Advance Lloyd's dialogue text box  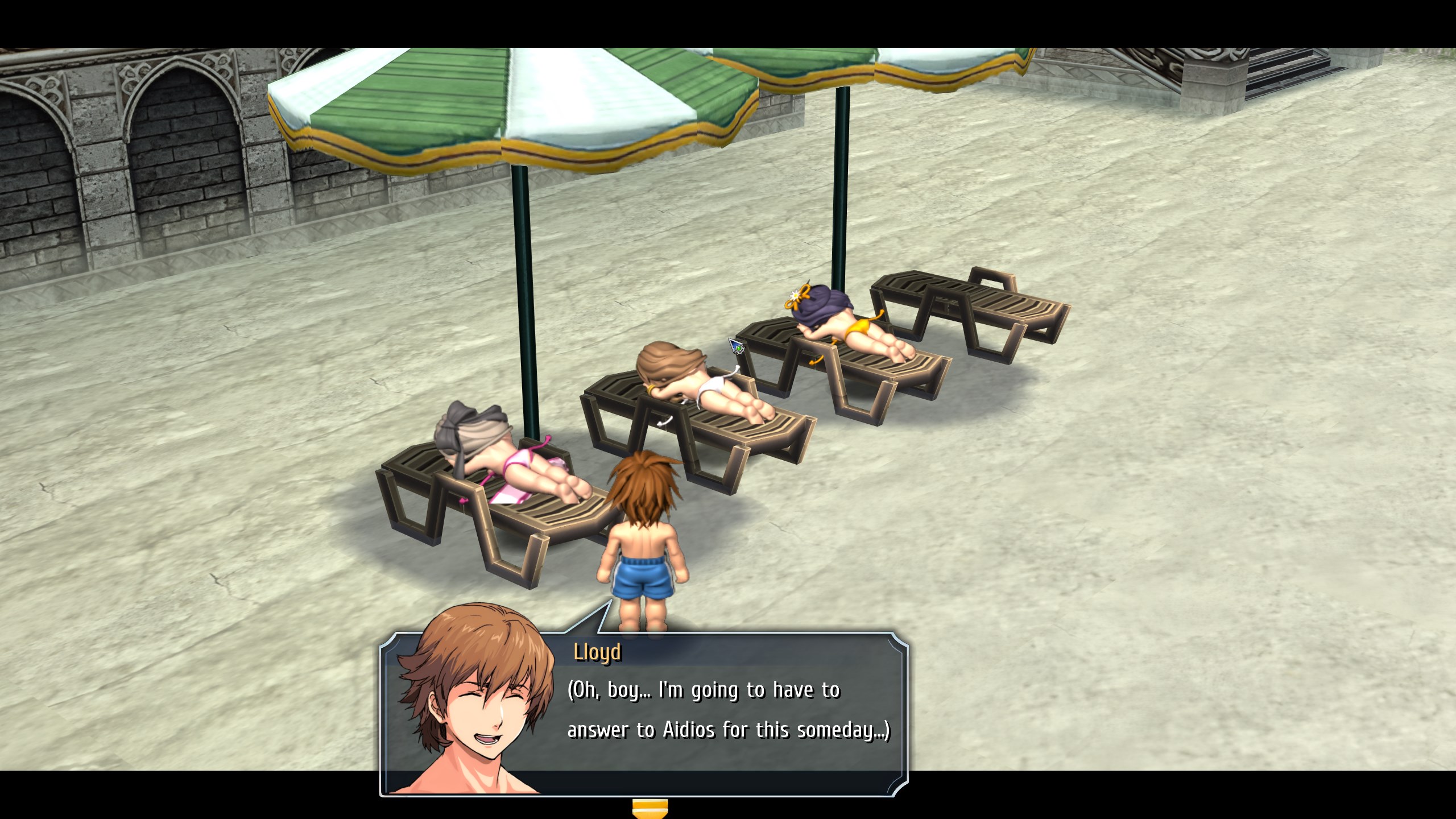click(728, 711)
